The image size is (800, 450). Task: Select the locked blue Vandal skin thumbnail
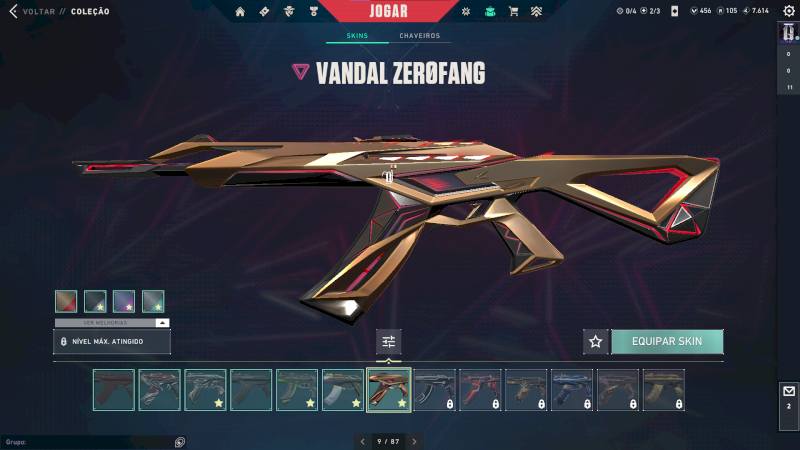tap(572, 390)
